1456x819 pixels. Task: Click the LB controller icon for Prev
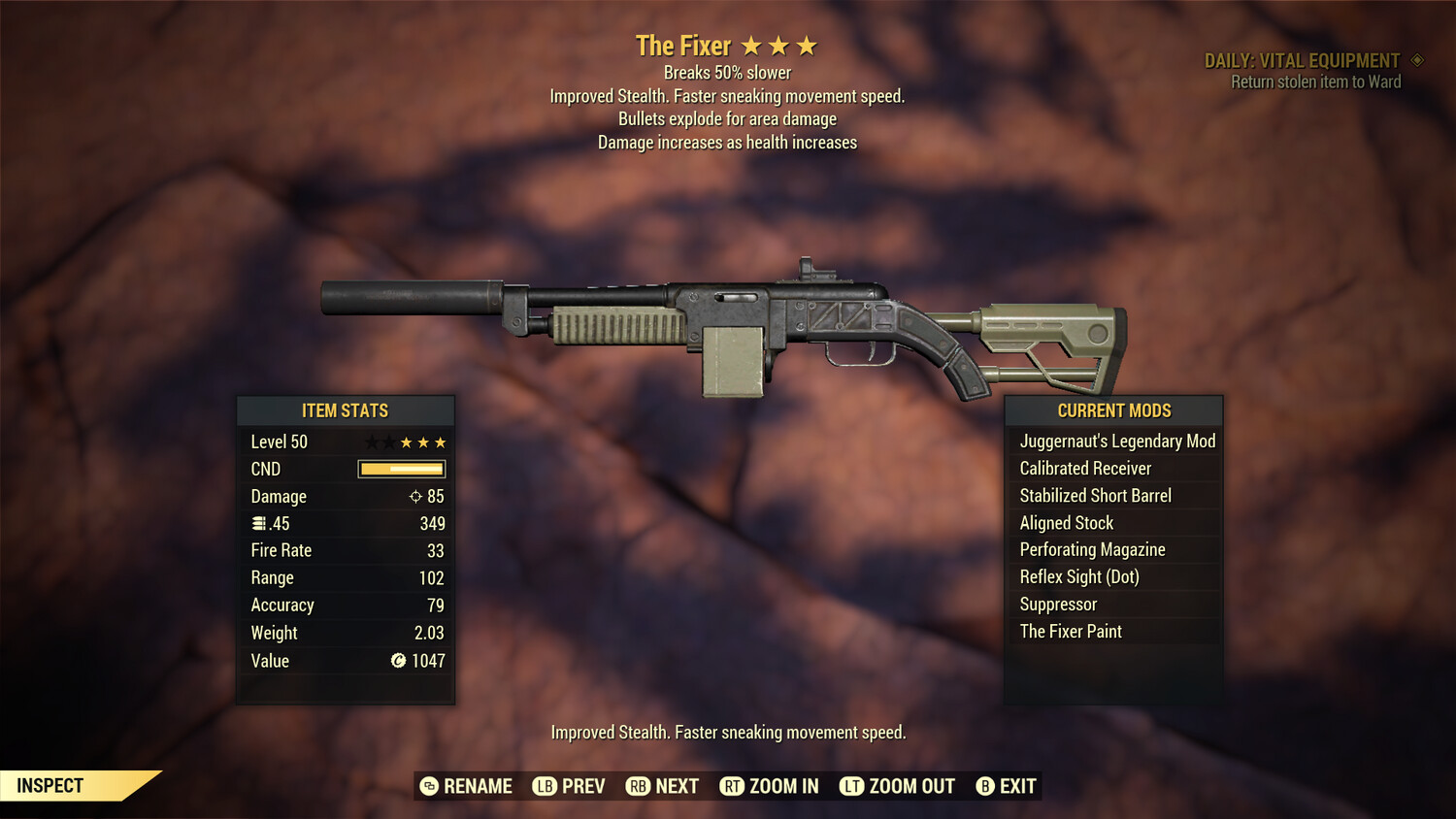(x=545, y=786)
